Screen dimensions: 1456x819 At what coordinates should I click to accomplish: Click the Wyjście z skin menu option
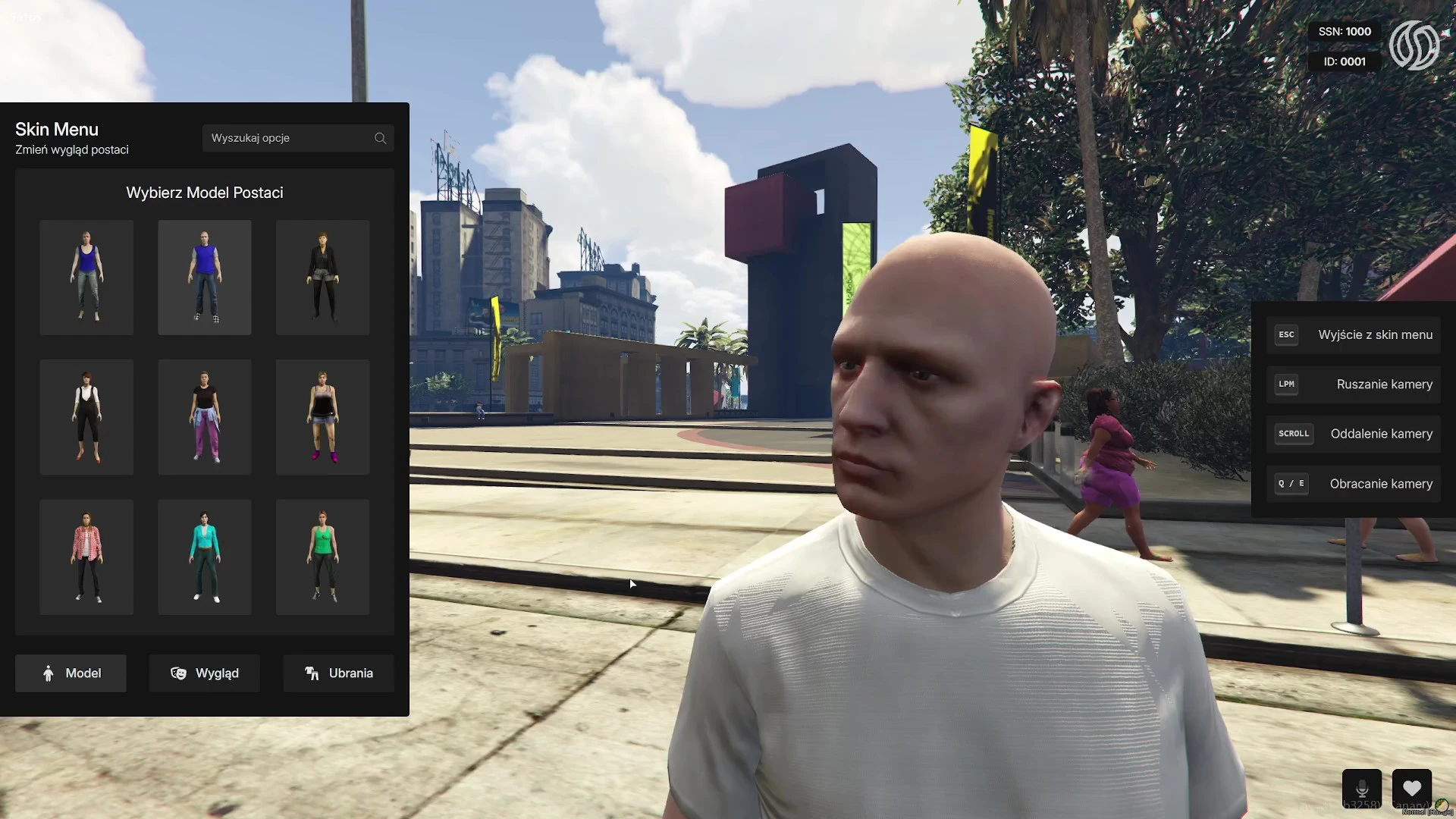coord(1353,334)
